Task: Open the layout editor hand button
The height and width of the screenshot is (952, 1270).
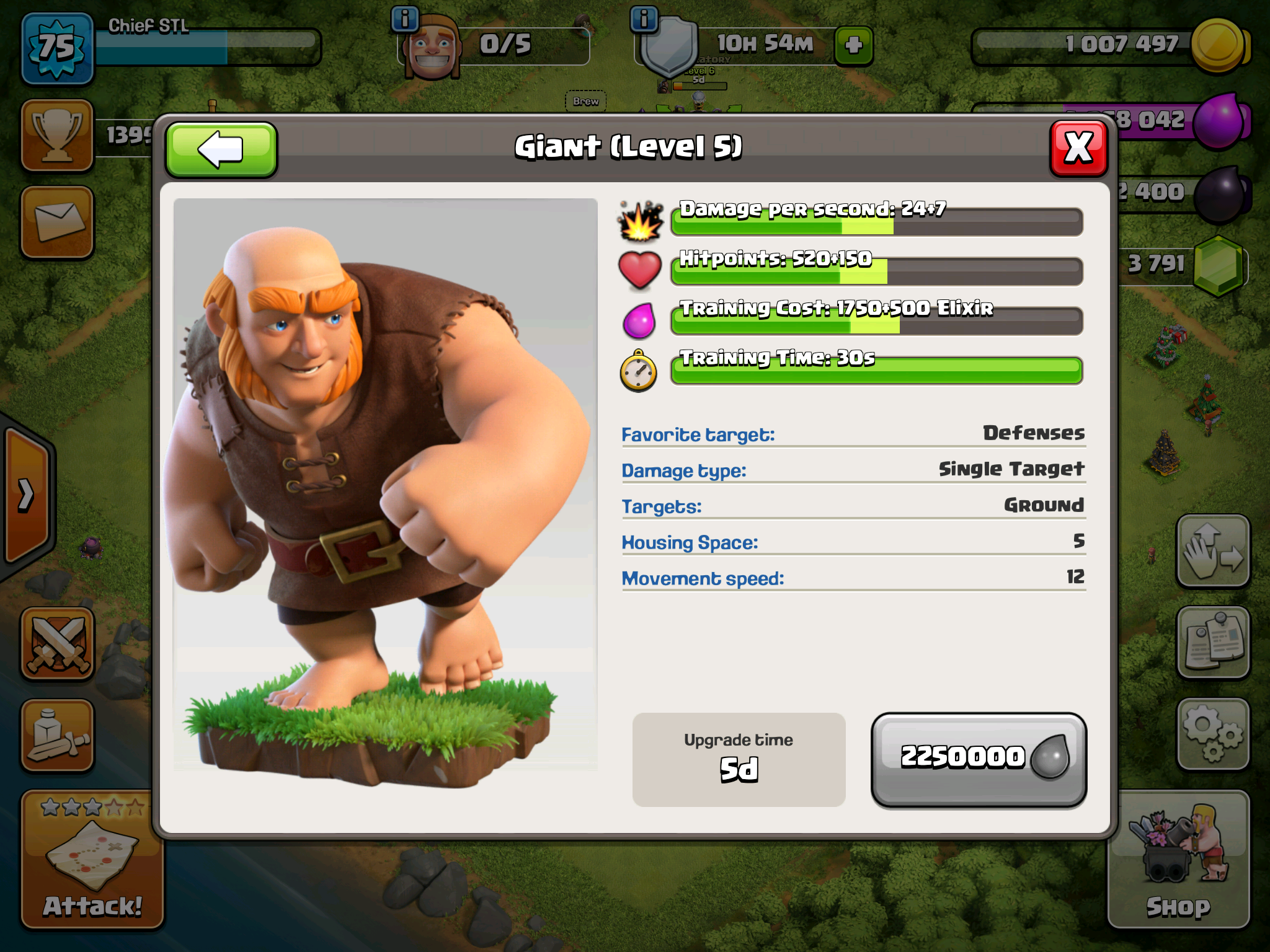Action: (1212, 550)
